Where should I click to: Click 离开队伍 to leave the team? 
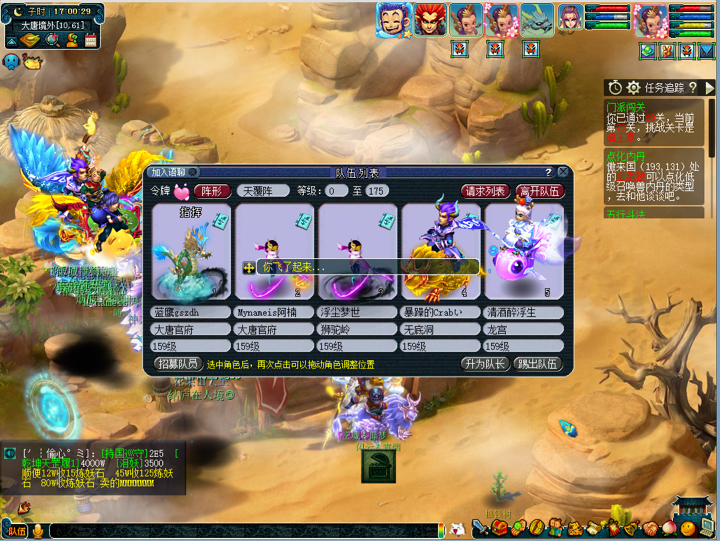(539, 190)
